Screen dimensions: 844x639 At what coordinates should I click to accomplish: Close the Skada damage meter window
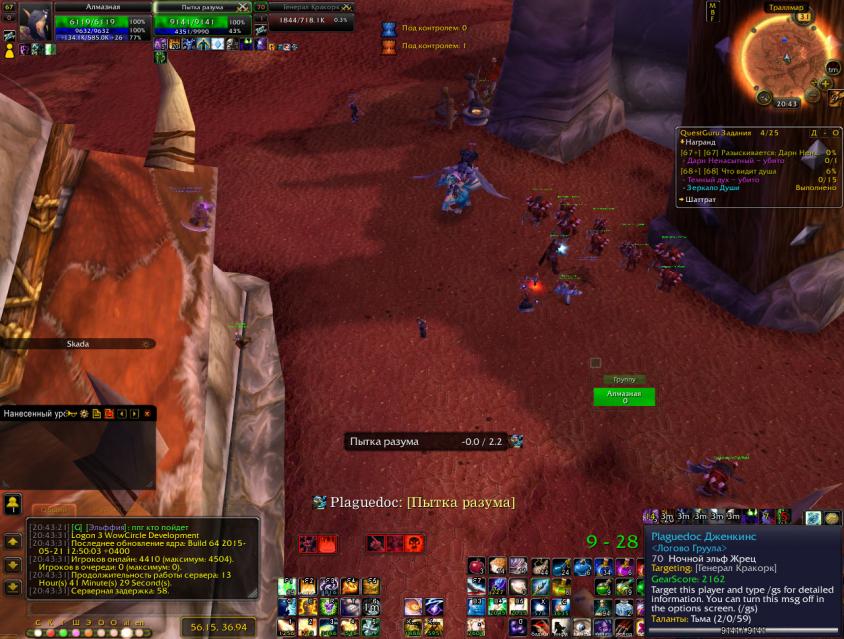147,413
